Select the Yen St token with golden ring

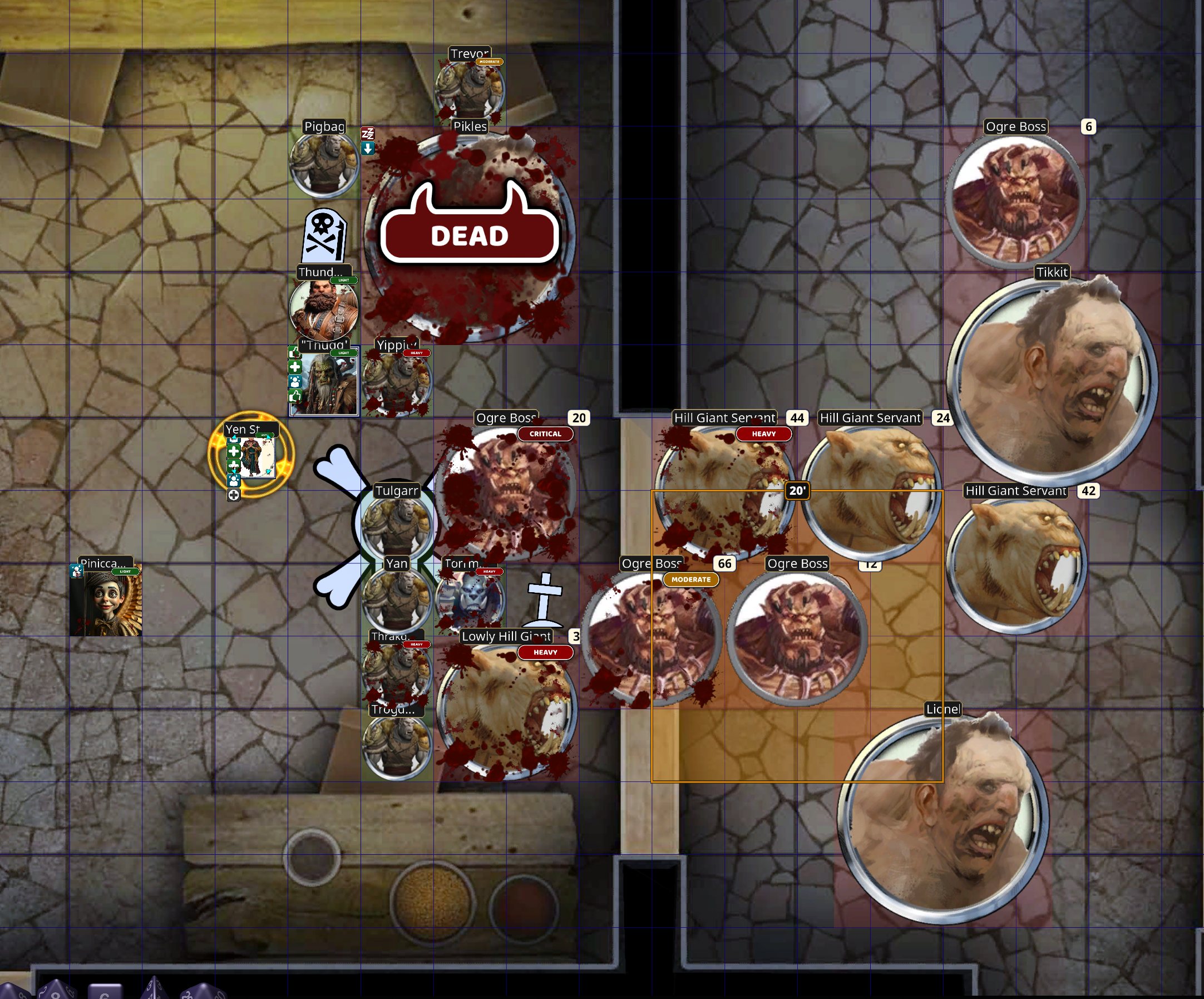252,456
